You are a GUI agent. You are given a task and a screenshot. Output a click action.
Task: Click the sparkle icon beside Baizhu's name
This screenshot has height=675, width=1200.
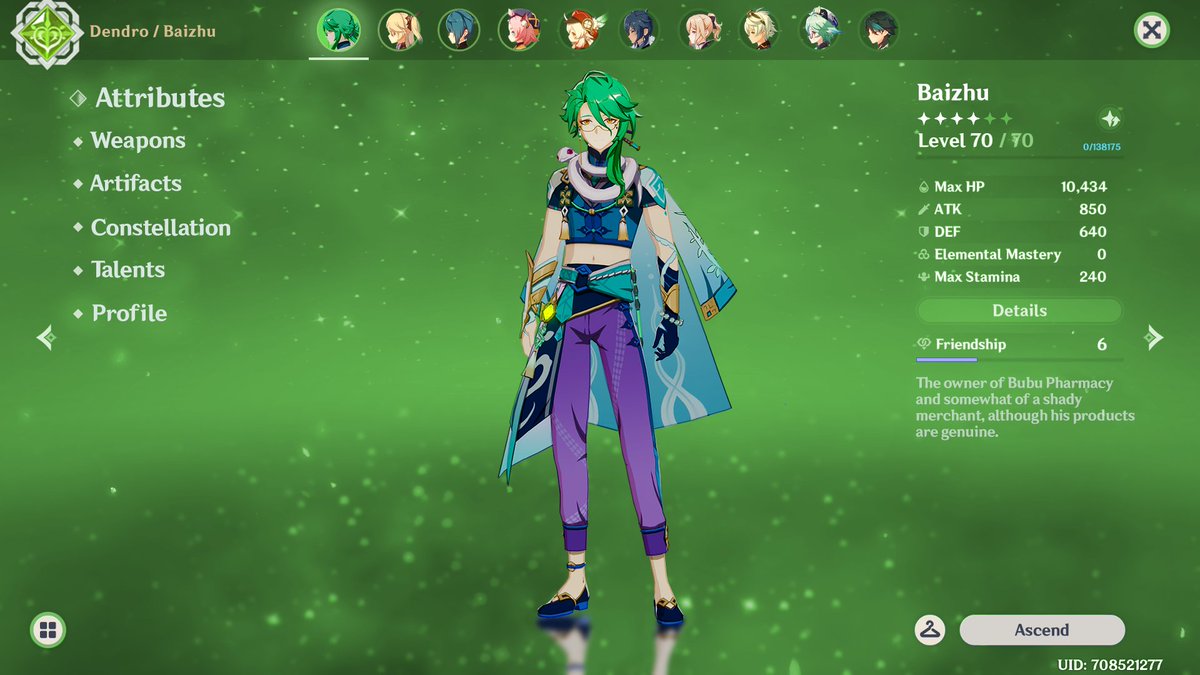pos(1110,118)
